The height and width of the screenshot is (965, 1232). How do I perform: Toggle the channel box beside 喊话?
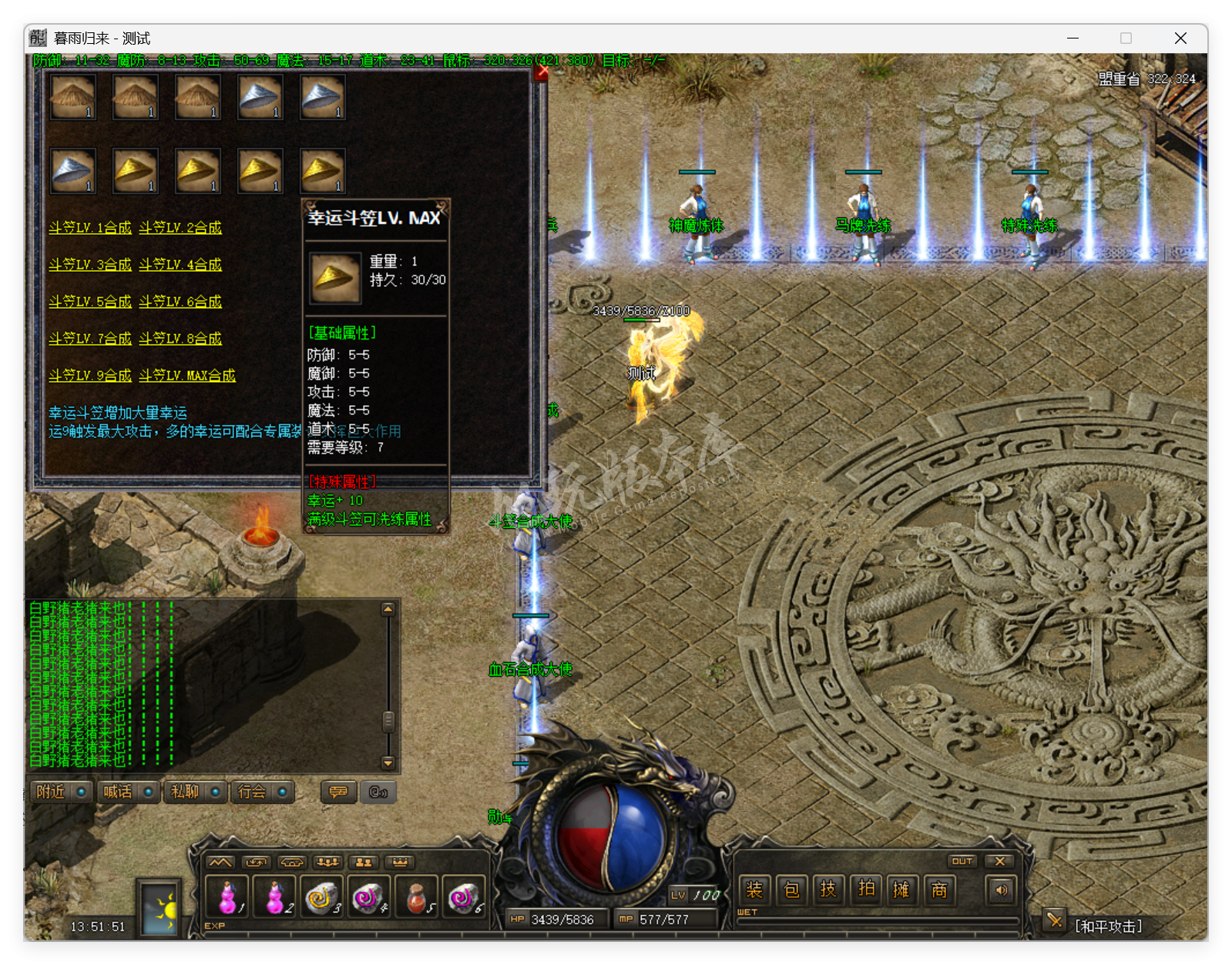(149, 791)
